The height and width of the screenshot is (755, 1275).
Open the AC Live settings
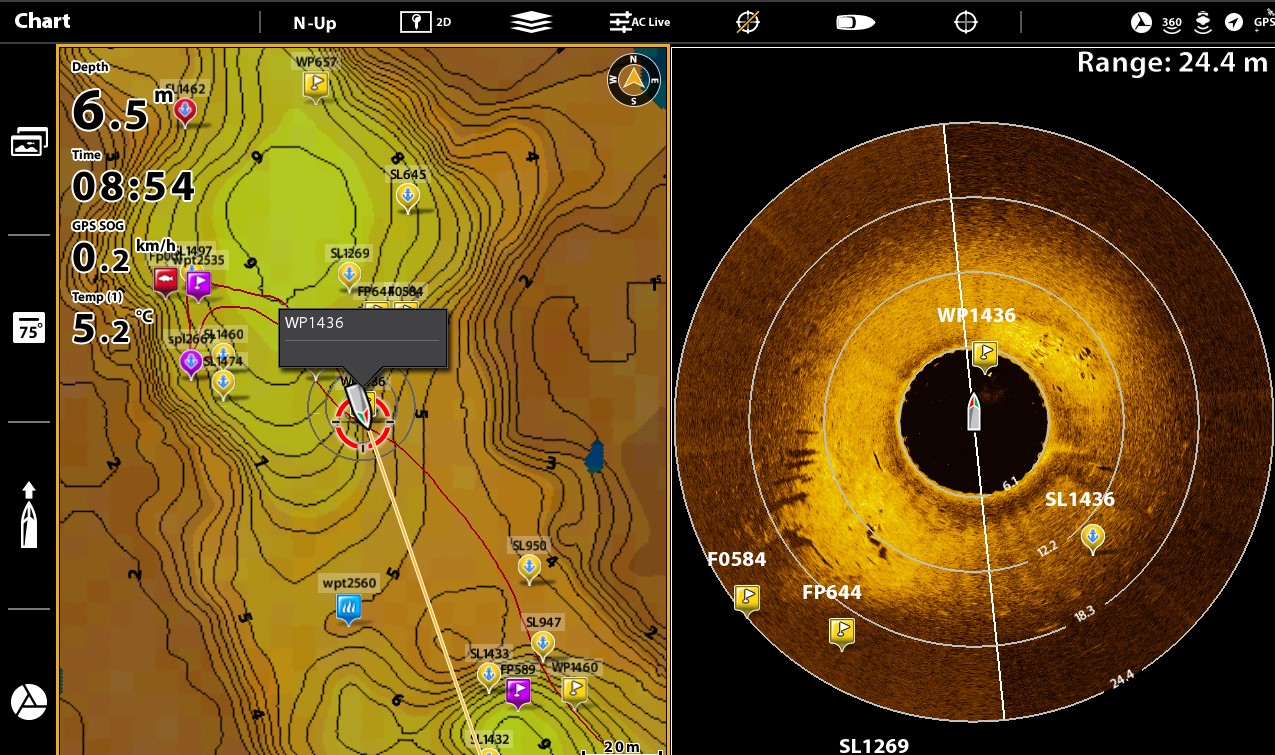[x=640, y=22]
